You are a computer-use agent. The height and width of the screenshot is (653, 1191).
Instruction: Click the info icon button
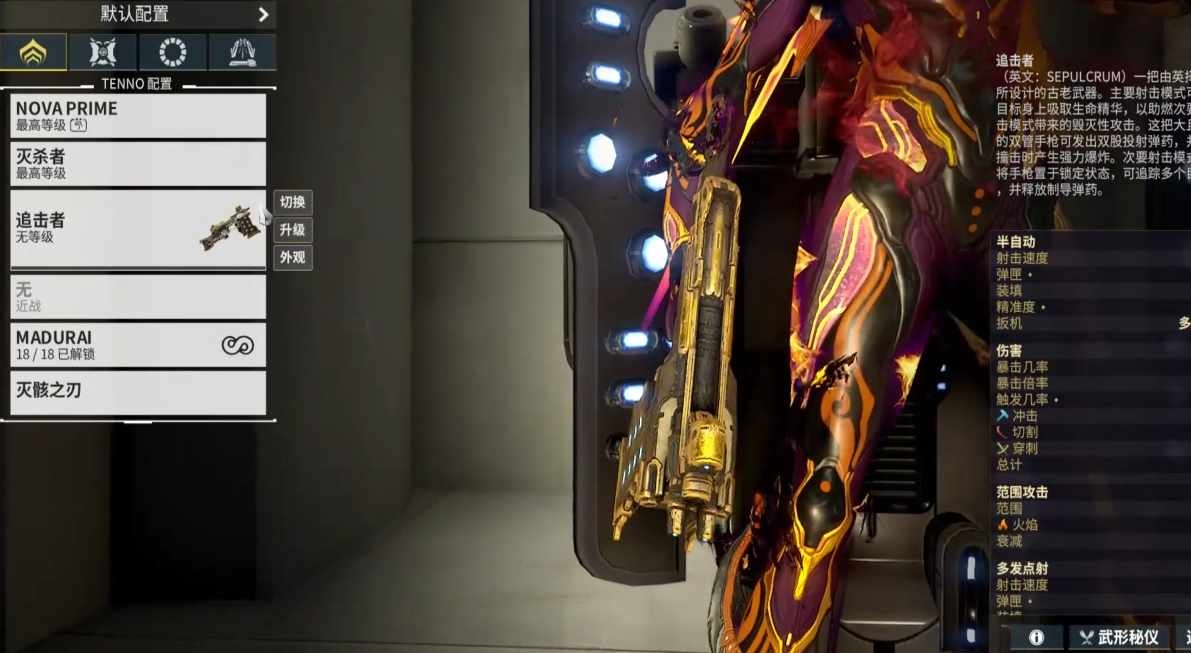click(1036, 637)
